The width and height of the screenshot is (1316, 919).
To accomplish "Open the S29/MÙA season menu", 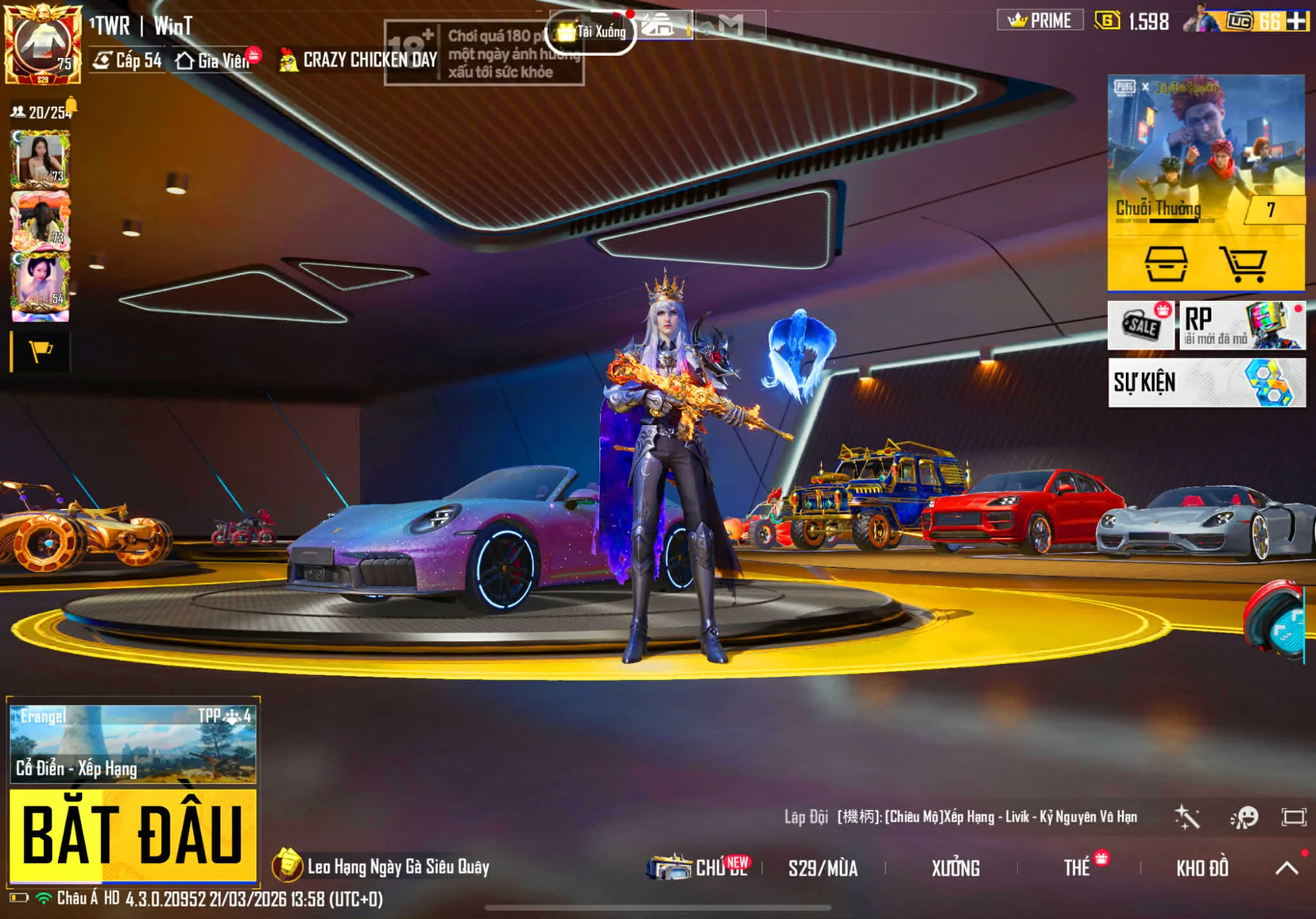I will click(x=823, y=868).
